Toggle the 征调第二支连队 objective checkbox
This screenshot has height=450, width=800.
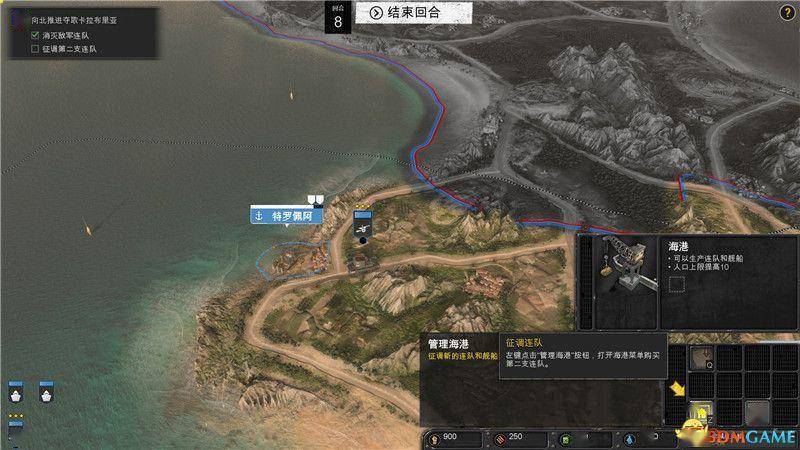37,47
